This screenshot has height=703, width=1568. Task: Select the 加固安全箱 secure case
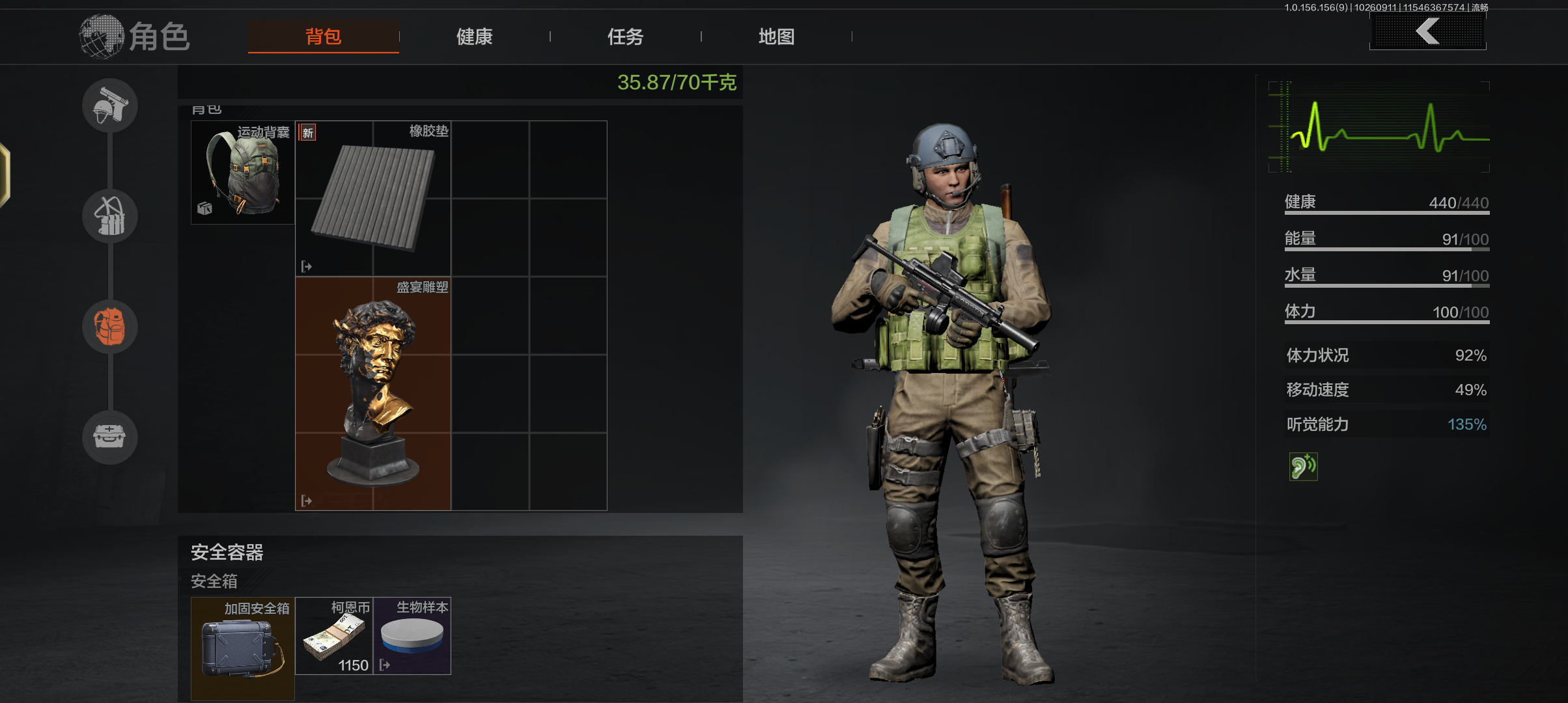(243, 648)
